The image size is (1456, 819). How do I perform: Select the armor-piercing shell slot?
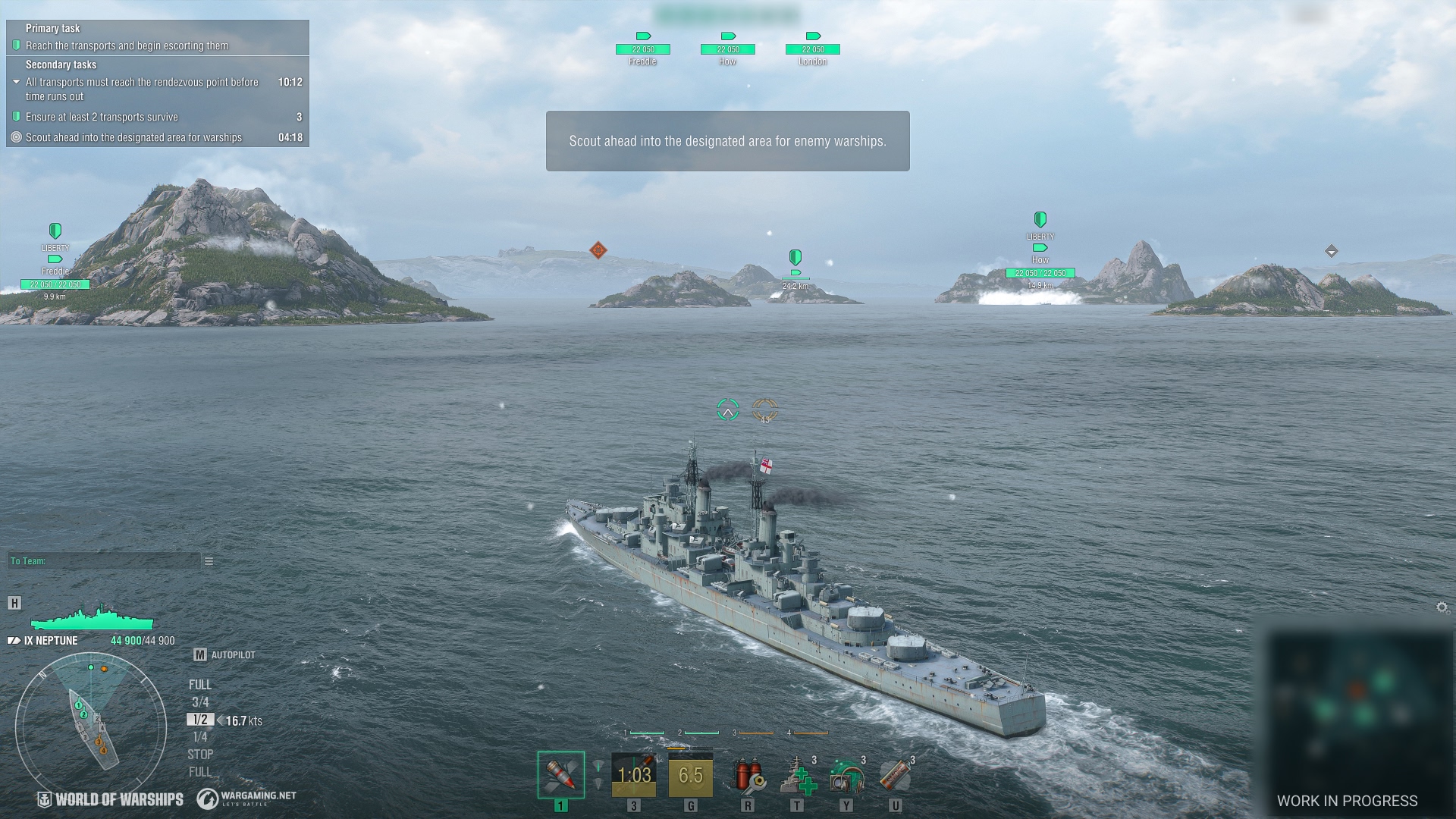tap(561, 775)
